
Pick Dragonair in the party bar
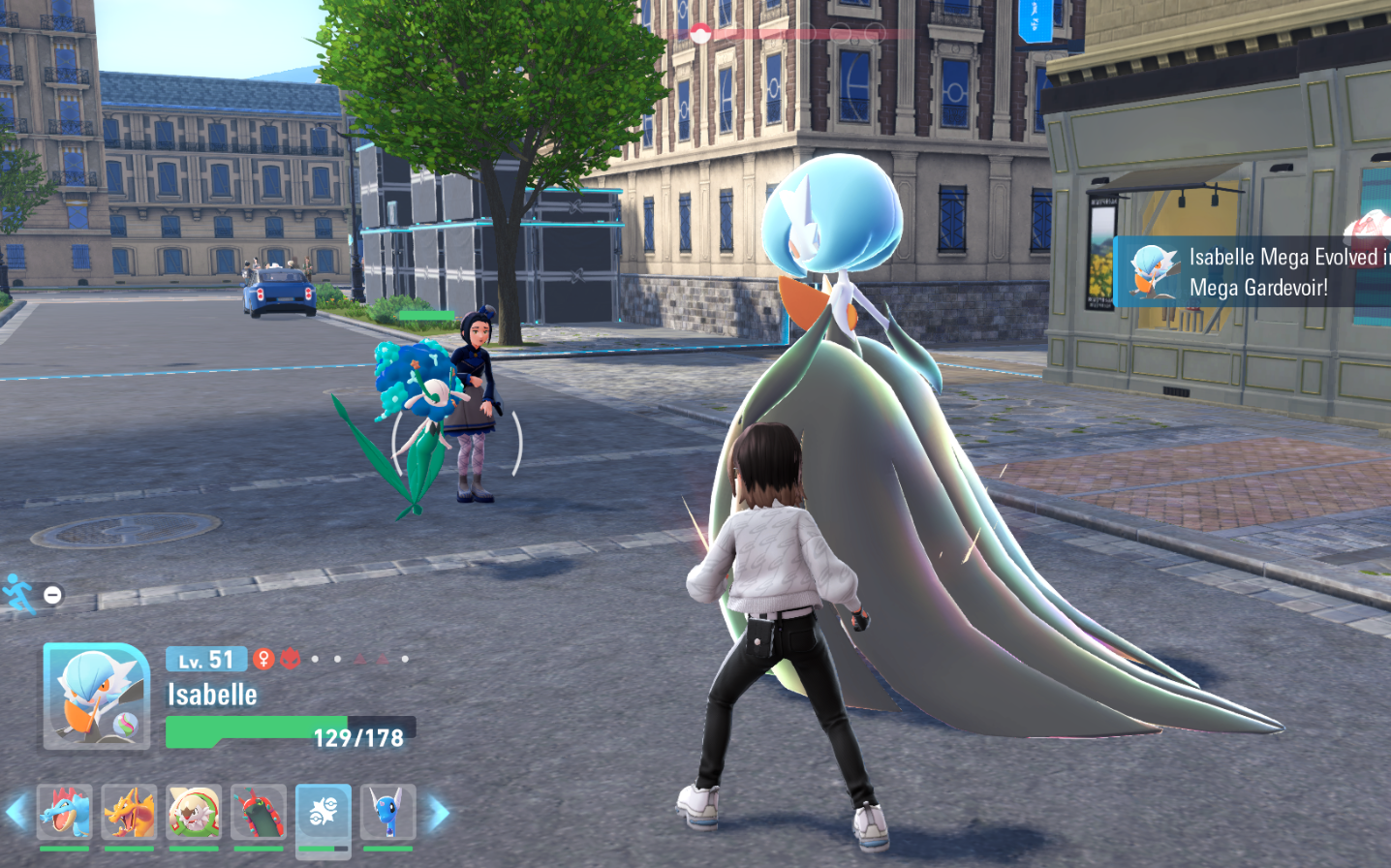pyautogui.click(x=388, y=812)
